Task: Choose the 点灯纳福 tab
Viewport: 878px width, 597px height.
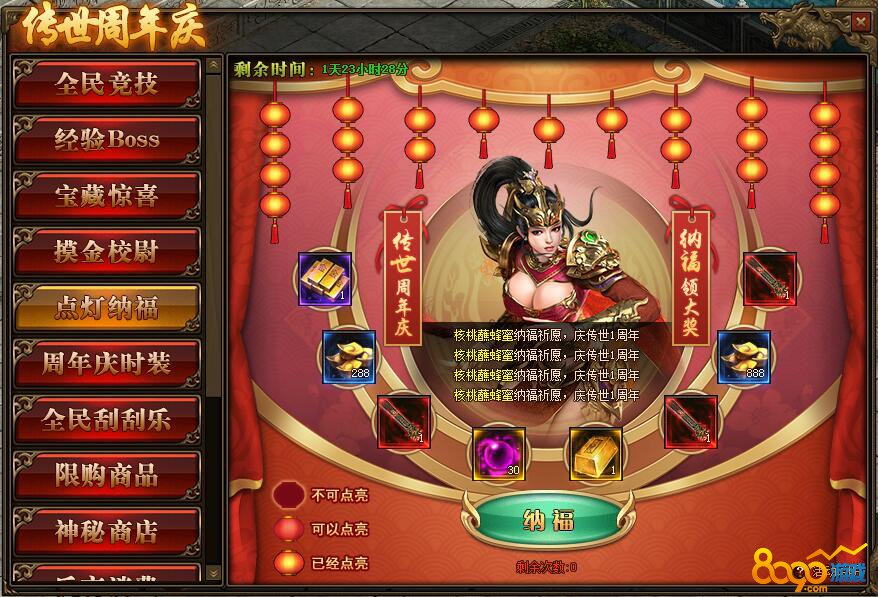Action: (x=106, y=307)
